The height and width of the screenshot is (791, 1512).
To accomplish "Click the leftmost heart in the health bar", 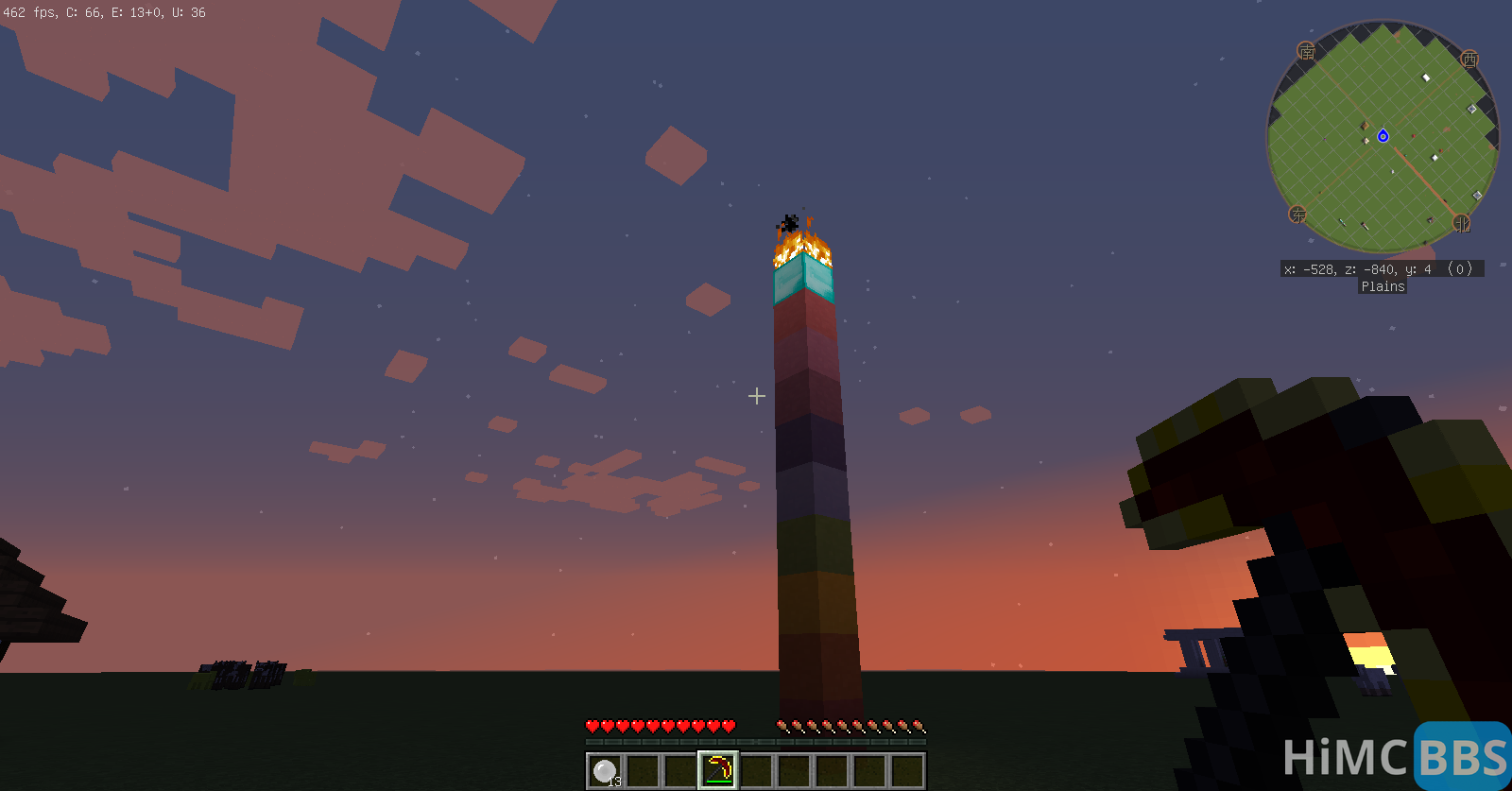I will [x=591, y=727].
